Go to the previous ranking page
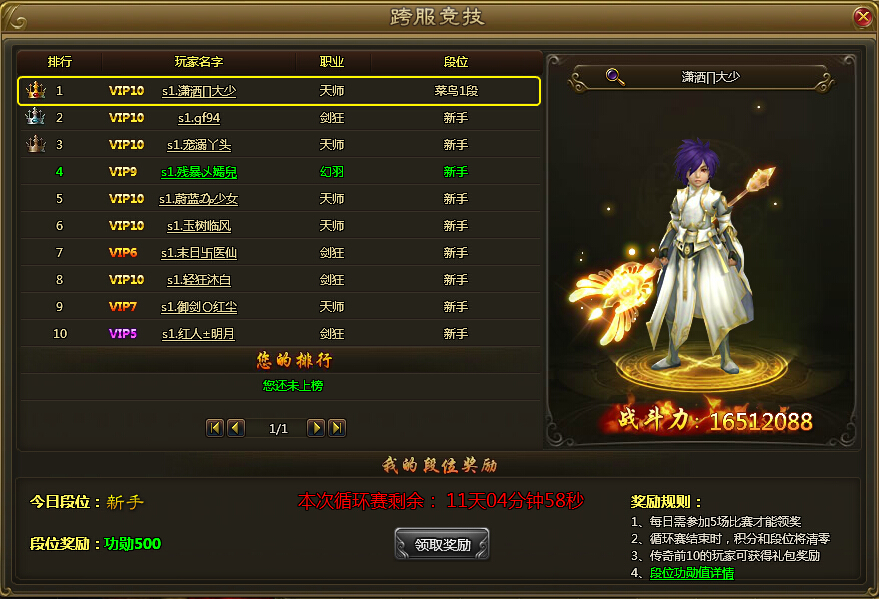 [236, 428]
